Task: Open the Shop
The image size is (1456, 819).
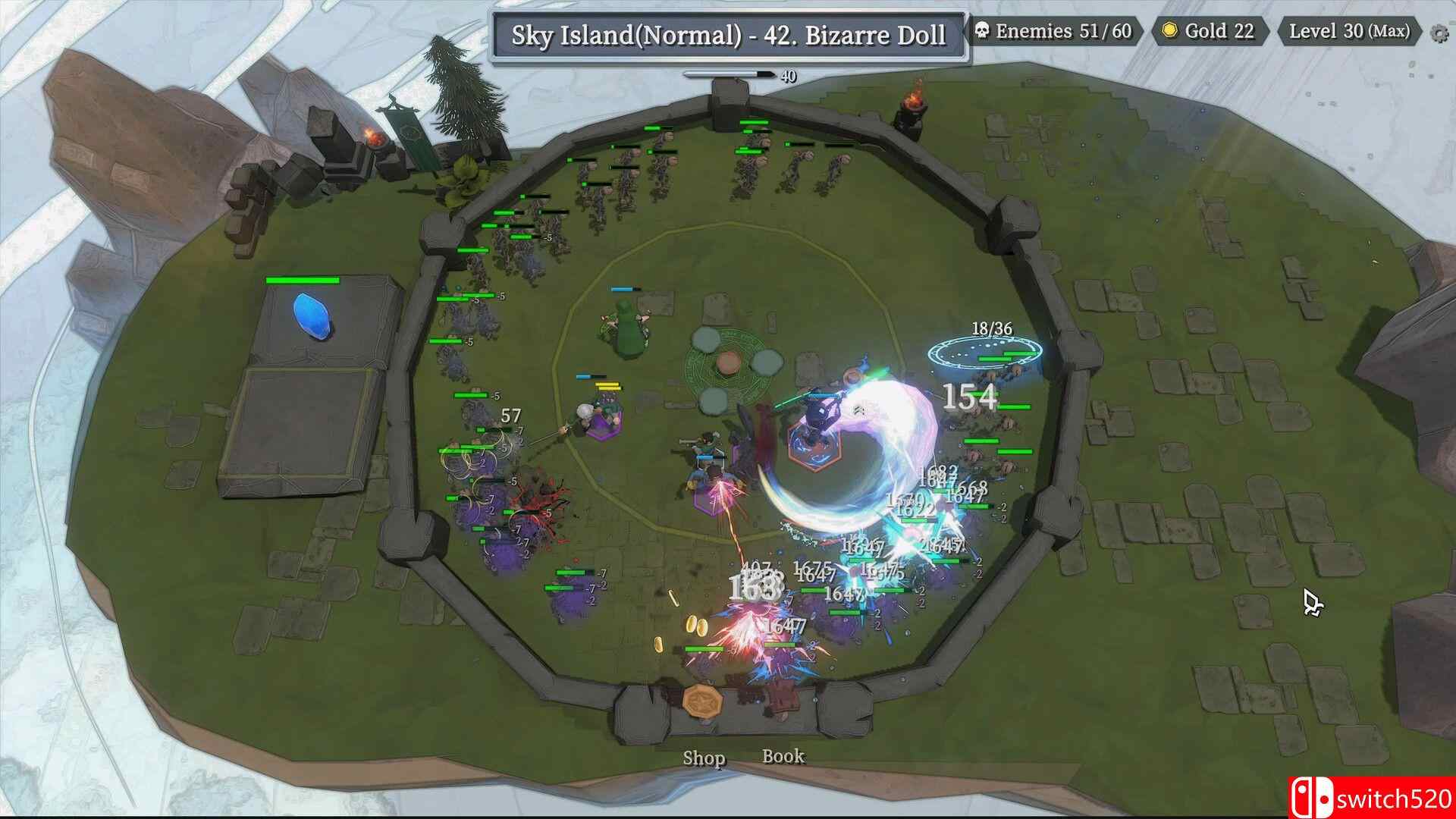Action: pyautogui.click(x=704, y=758)
